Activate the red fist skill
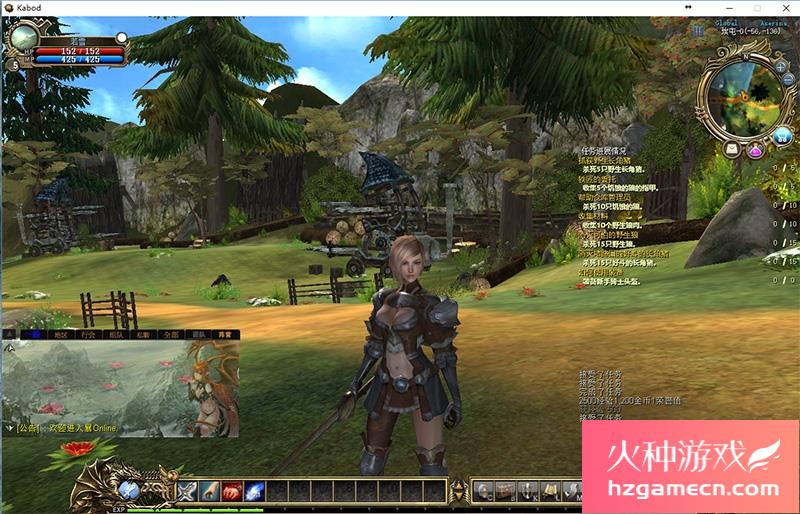Image resolution: width=800 pixels, height=514 pixels. tap(232, 491)
